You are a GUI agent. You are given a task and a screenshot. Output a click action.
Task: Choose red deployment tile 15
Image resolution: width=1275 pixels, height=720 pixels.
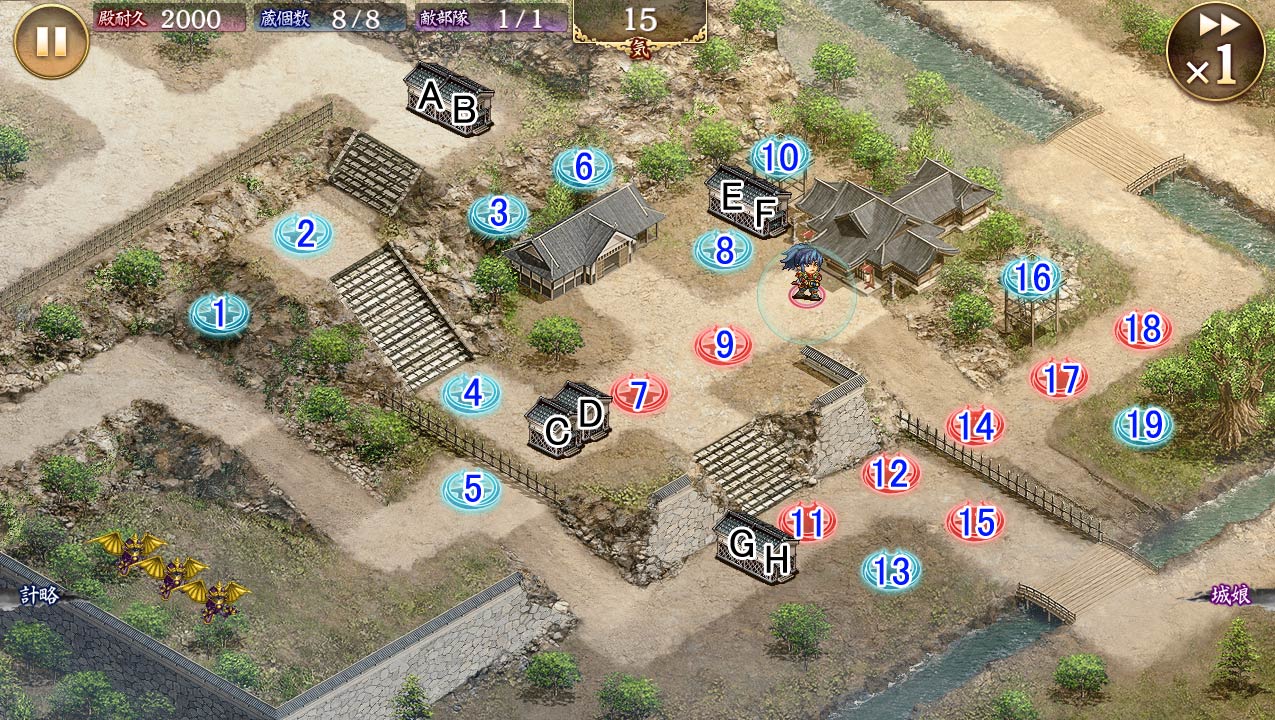975,521
